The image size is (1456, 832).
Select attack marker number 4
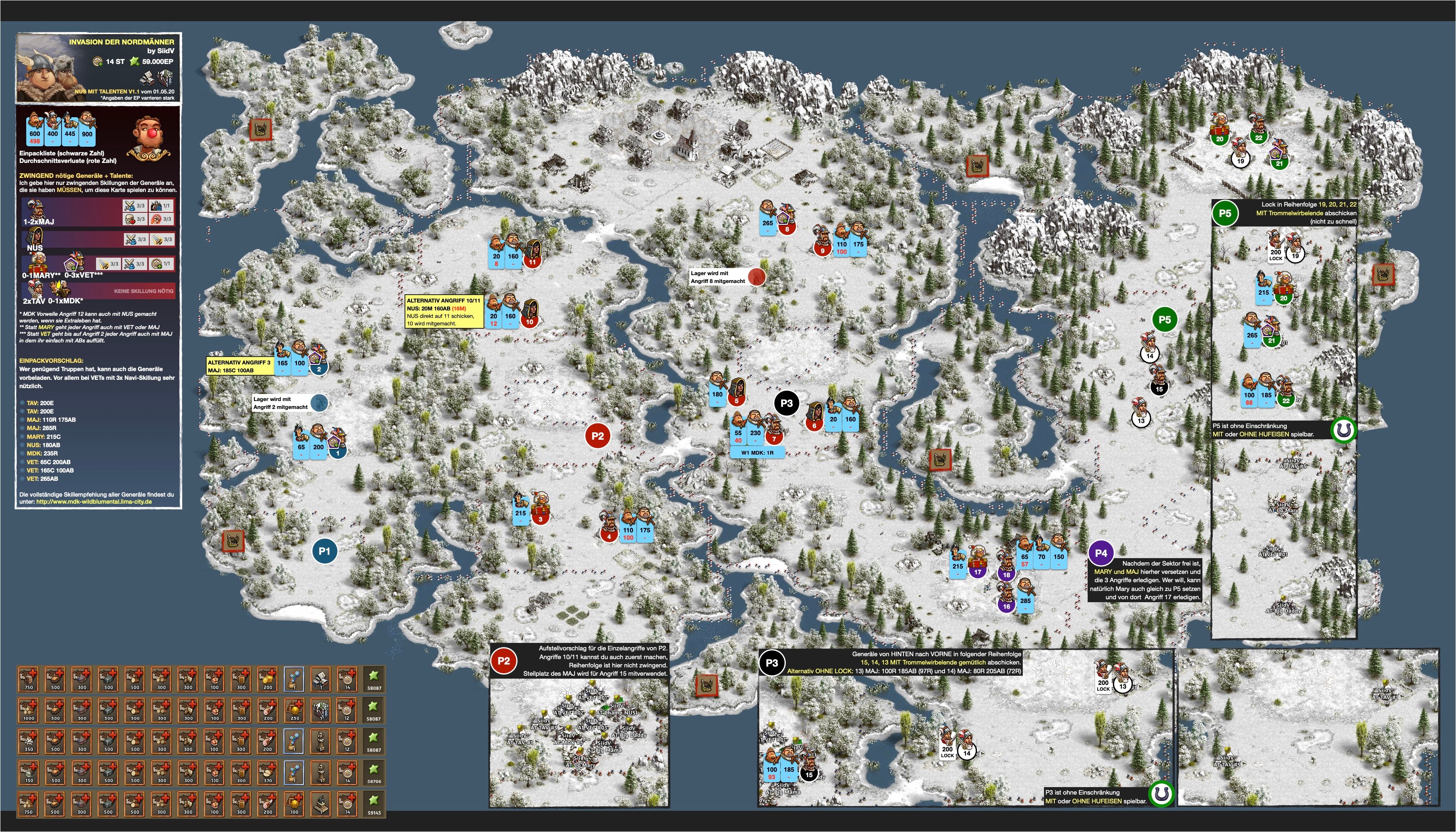pyautogui.click(x=609, y=537)
